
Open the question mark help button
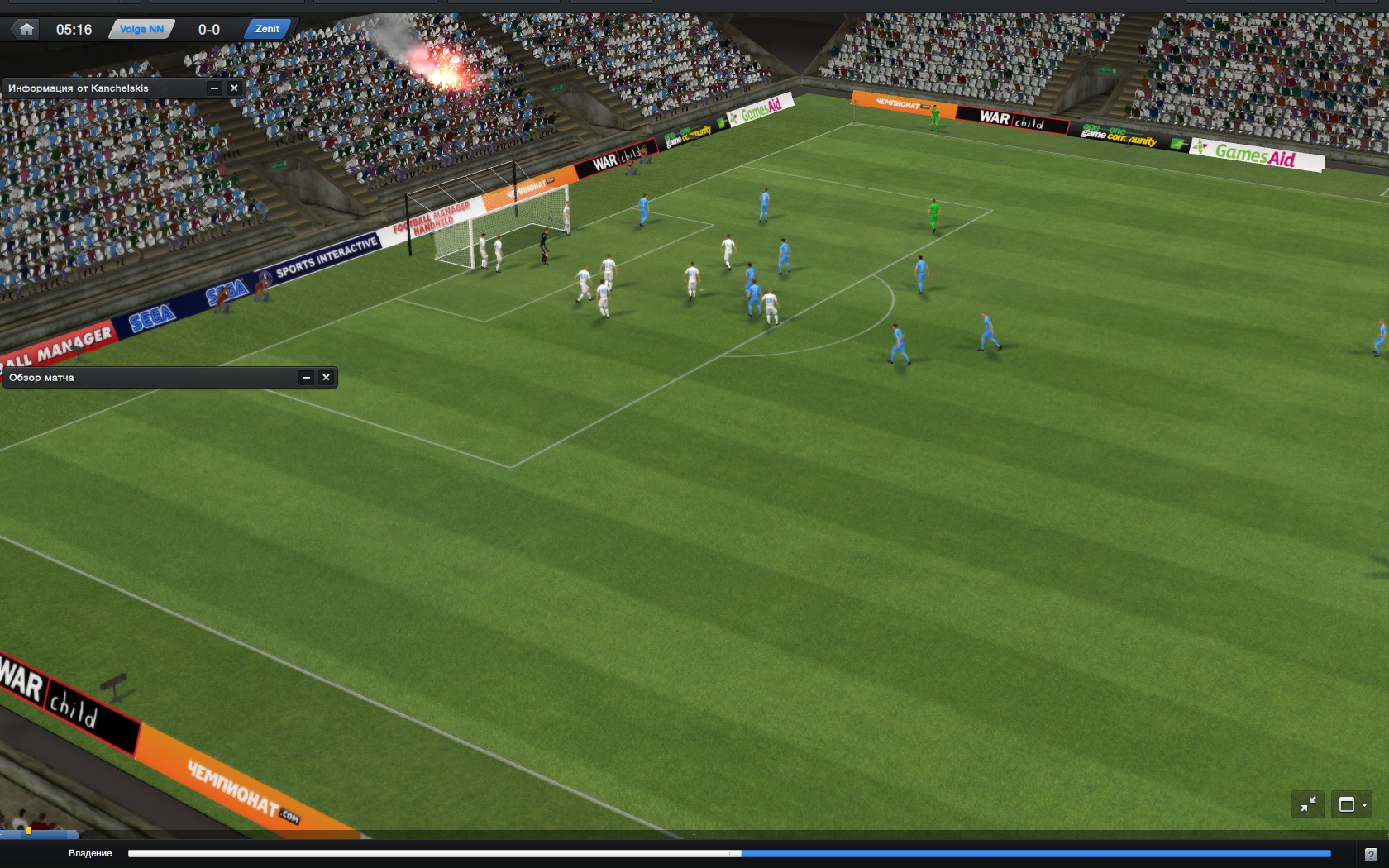click(x=1370, y=855)
